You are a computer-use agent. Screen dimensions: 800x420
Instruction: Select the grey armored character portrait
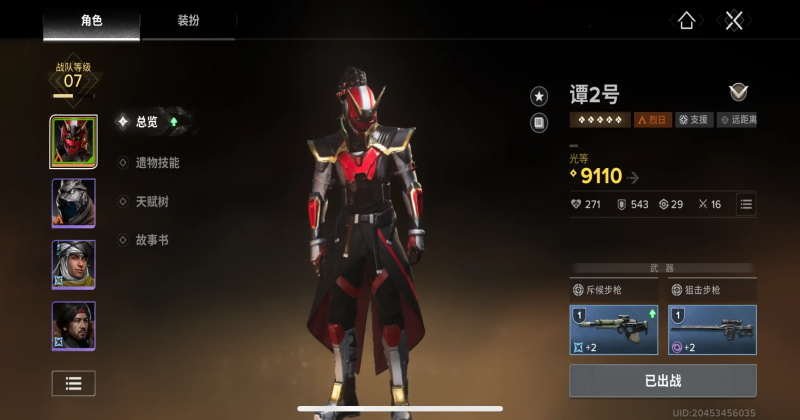[74, 203]
